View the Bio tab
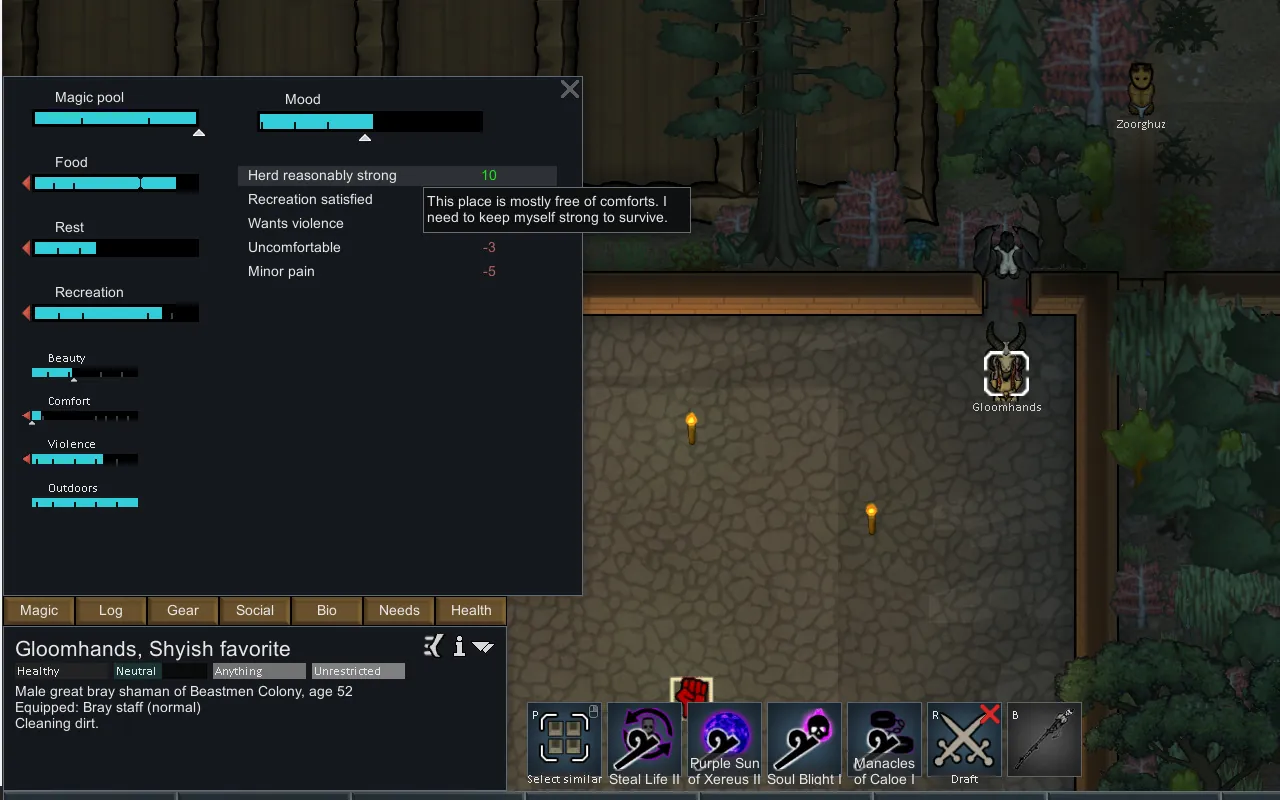Image resolution: width=1280 pixels, height=800 pixels. [327, 610]
